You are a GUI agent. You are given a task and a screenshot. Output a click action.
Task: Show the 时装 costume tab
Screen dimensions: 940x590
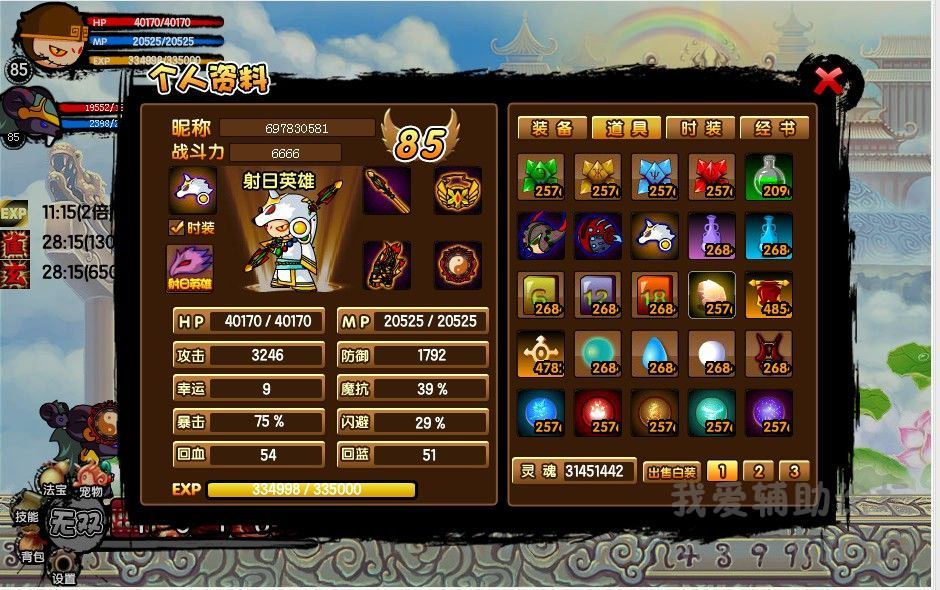coord(700,128)
